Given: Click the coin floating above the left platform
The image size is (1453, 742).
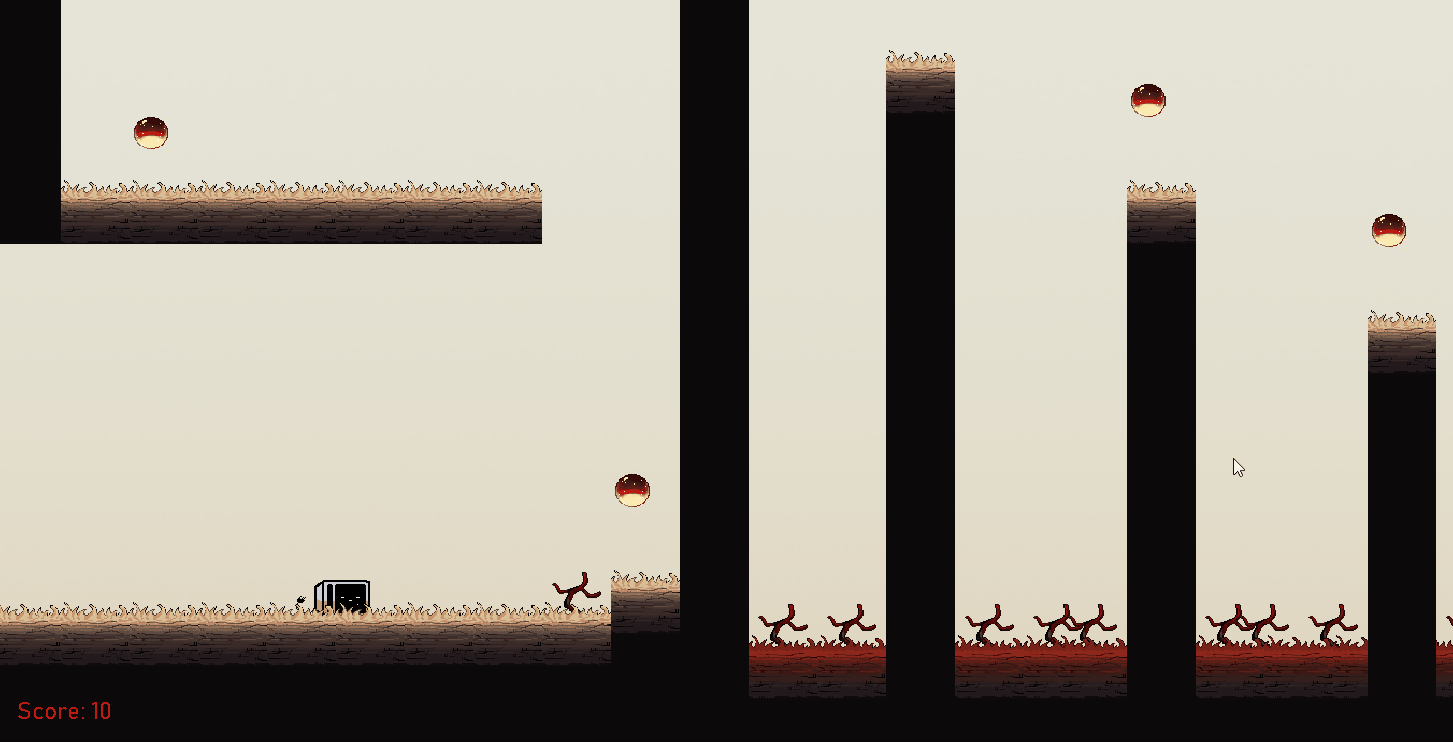Looking at the screenshot, I should point(150,132).
